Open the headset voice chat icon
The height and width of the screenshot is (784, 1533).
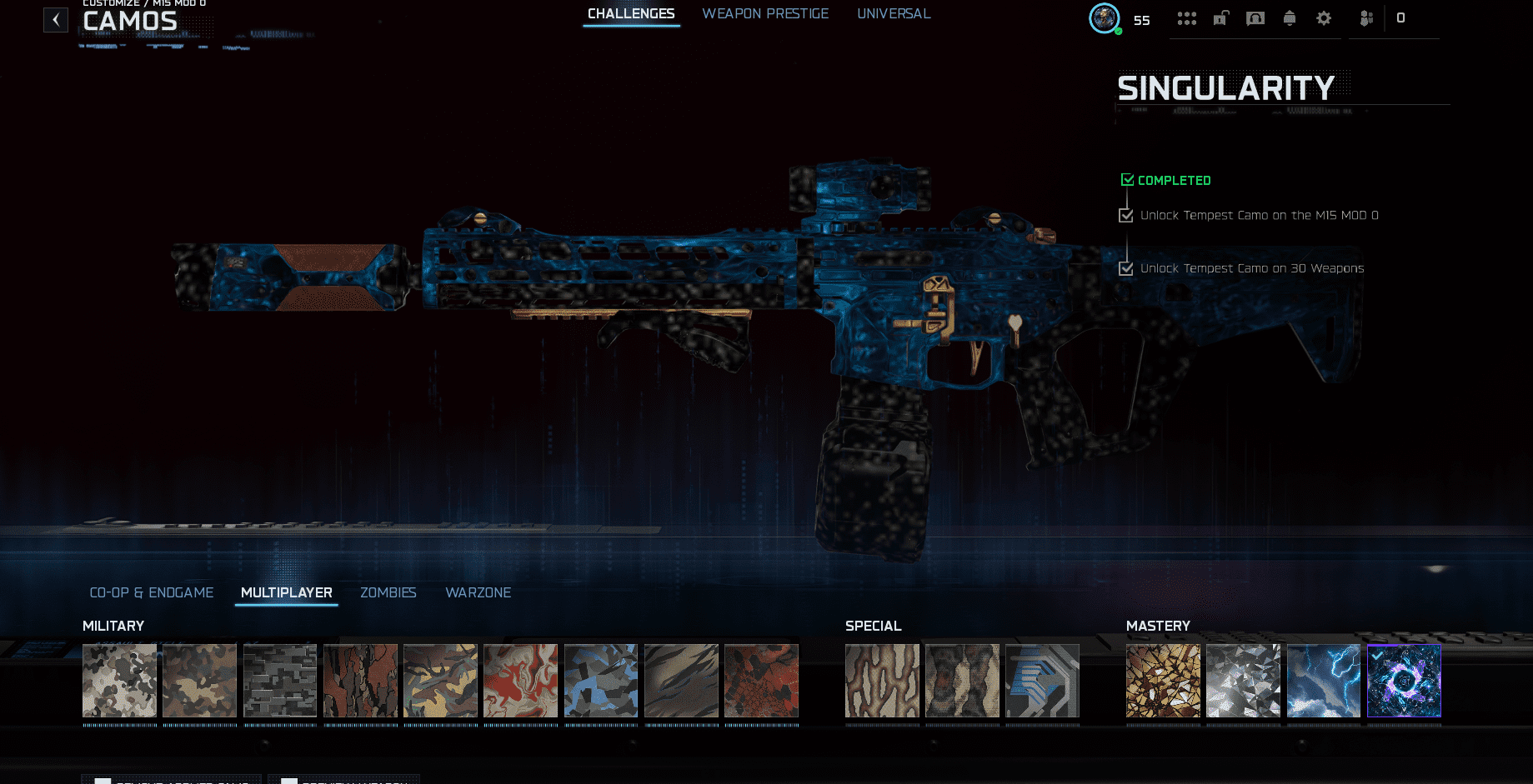click(x=1255, y=18)
